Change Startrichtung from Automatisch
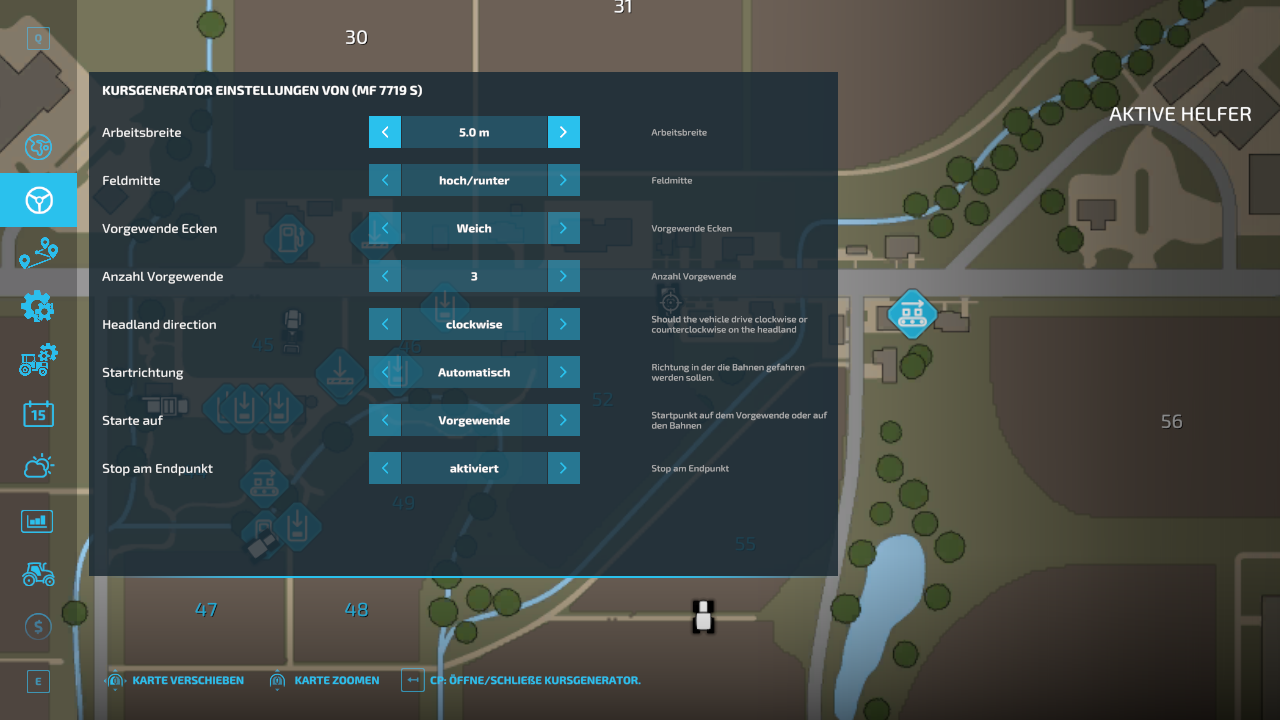Viewport: 1280px width, 720px height. point(564,372)
